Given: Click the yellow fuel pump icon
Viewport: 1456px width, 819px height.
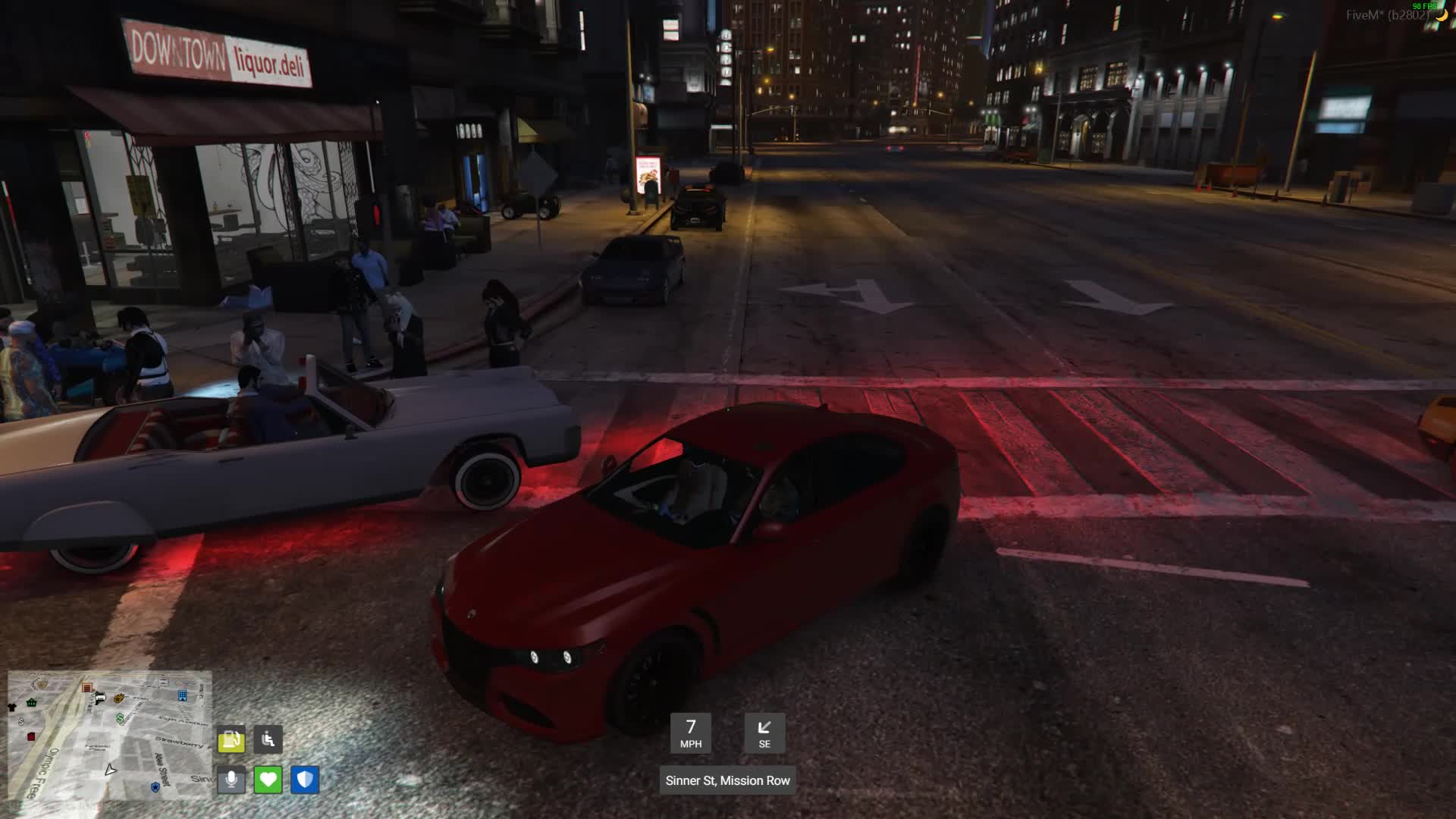Looking at the screenshot, I should point(231,739).
